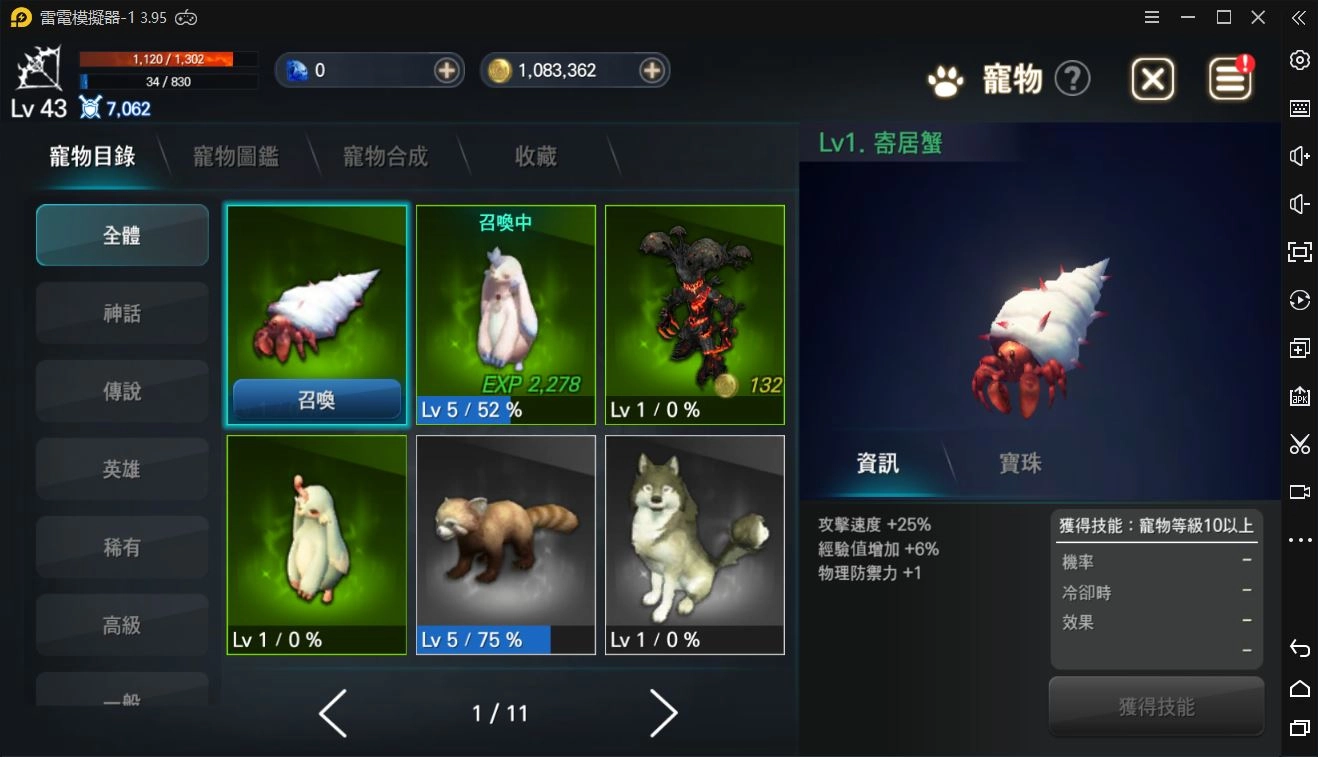Click the plus icon beside gold 1,083,362
The width and height of the screenshot is (1318, 757).
coord(653,70)
